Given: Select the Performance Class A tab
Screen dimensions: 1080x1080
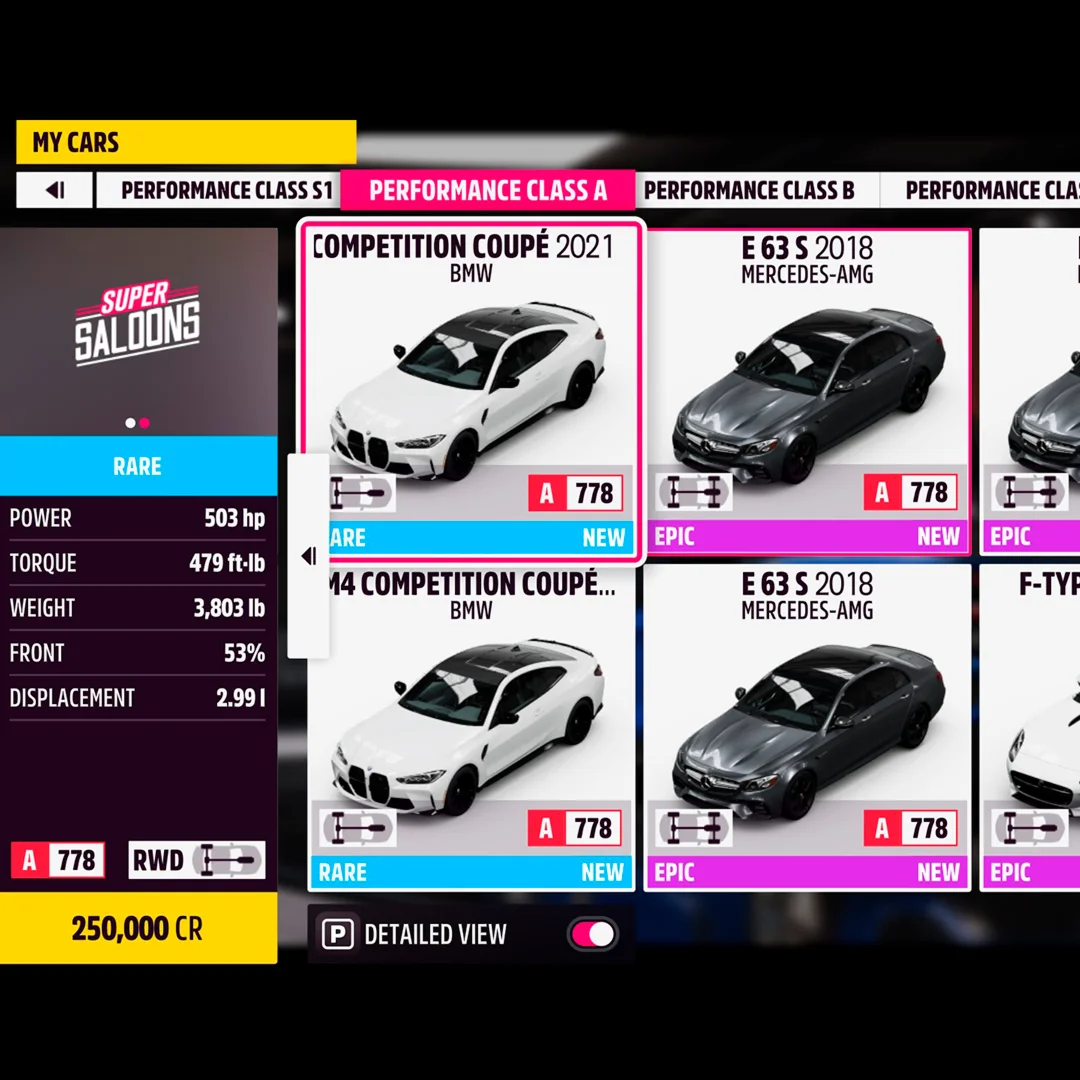Looking at the screenshot, I should pos(488,190).
